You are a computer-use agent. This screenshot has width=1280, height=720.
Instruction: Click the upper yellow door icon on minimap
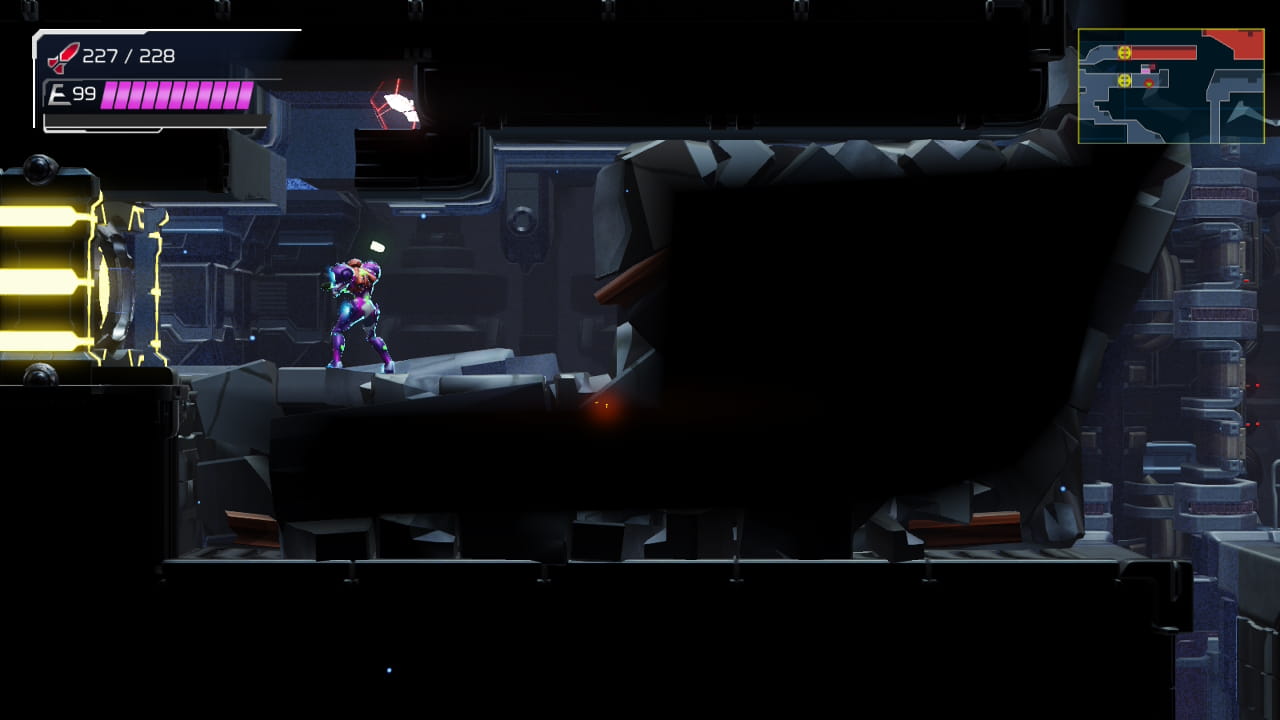point(1124,52)
